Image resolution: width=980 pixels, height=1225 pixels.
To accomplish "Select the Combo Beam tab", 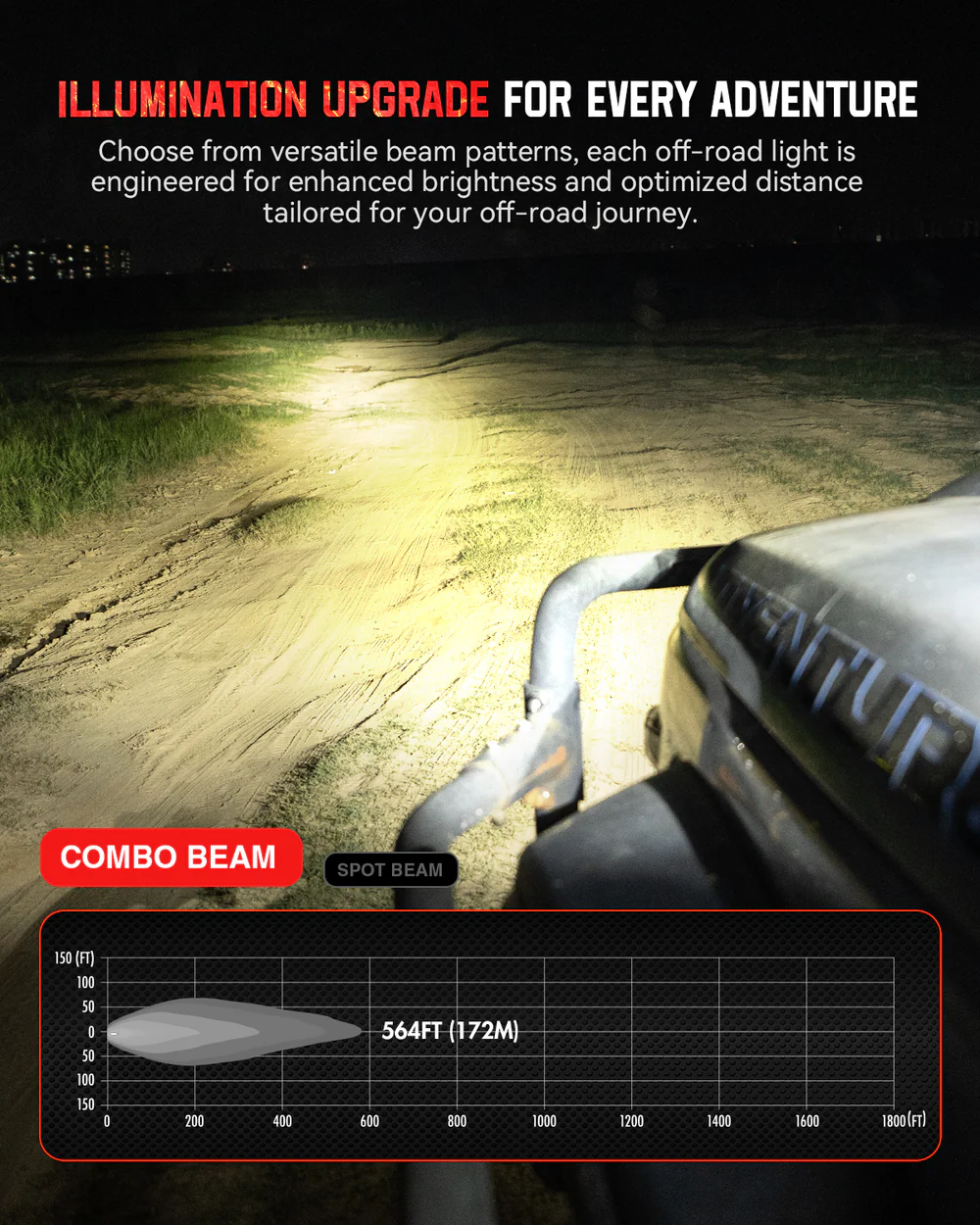I will (x=171, y=857).
